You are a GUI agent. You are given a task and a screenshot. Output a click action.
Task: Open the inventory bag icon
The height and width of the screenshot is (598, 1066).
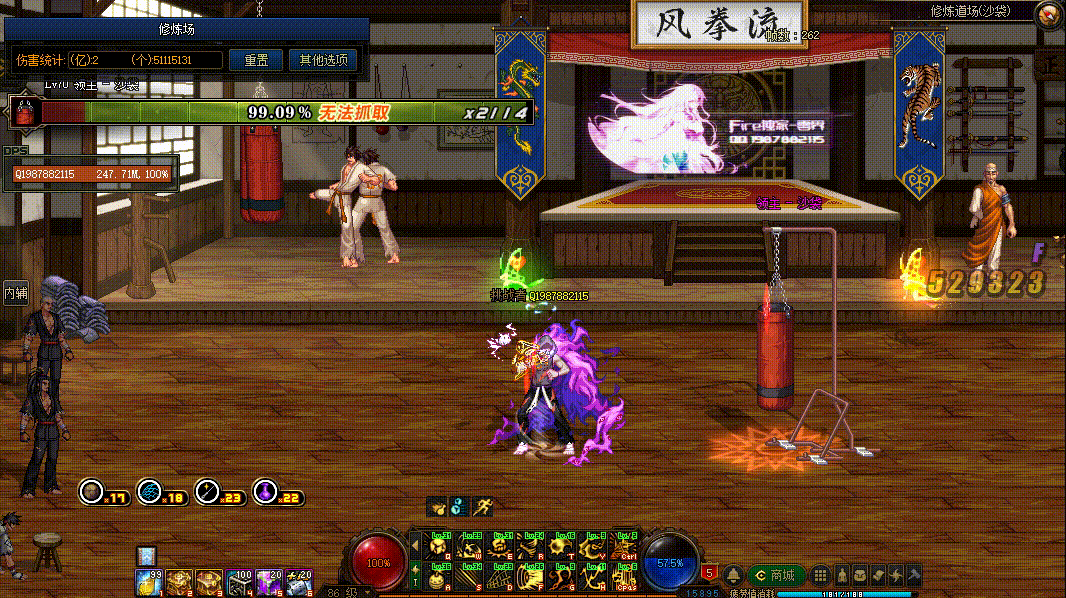pos(859,575)
